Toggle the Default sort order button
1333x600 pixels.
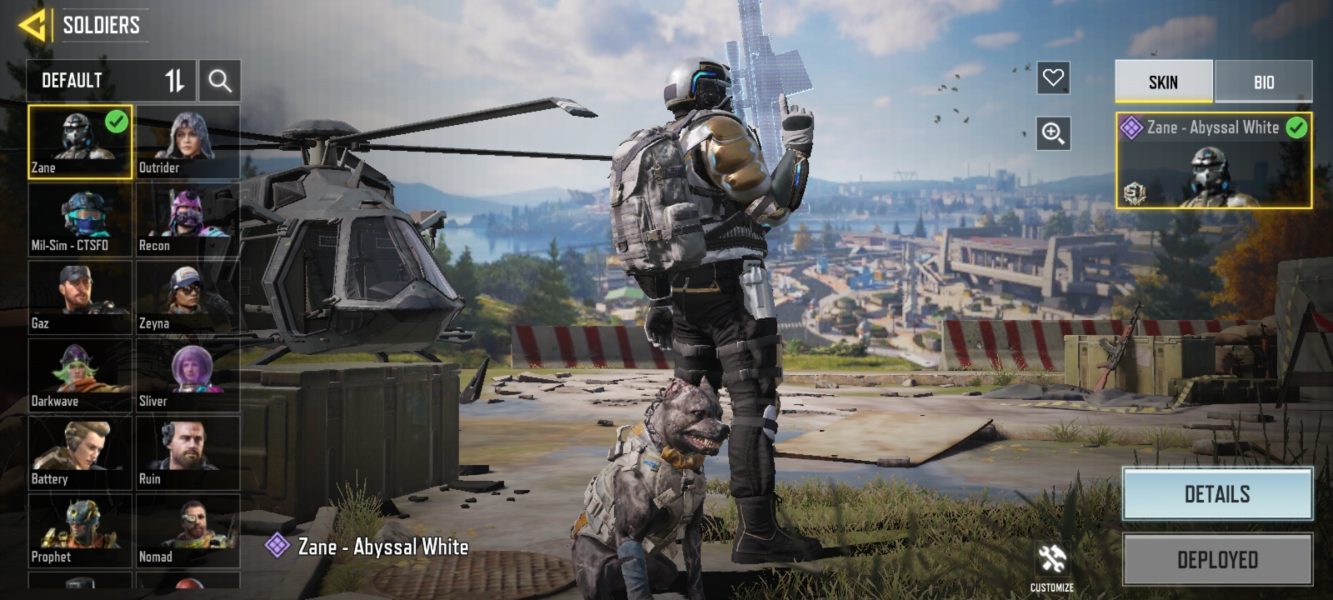175,81
